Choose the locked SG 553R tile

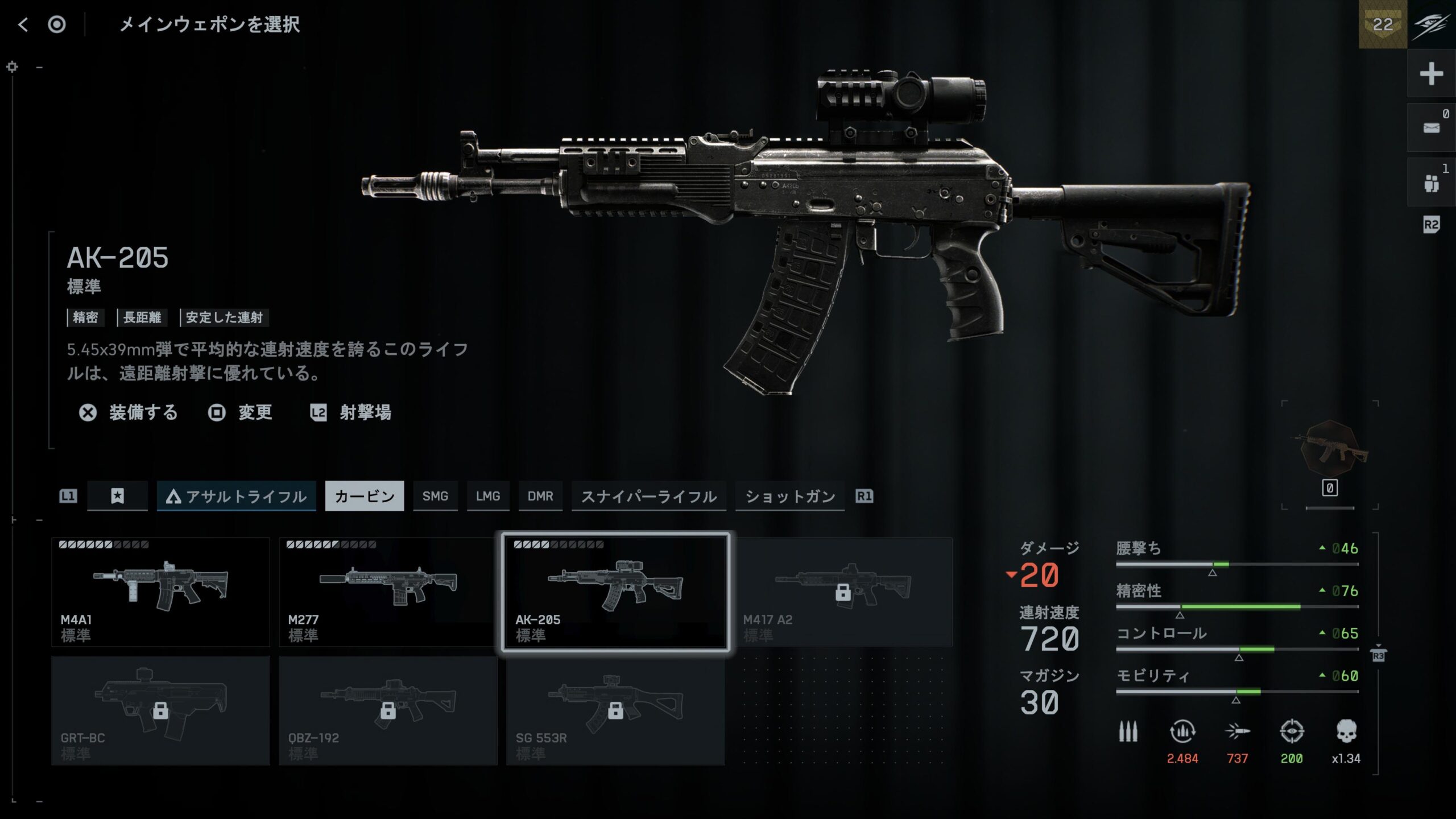(x=615, y=710)
